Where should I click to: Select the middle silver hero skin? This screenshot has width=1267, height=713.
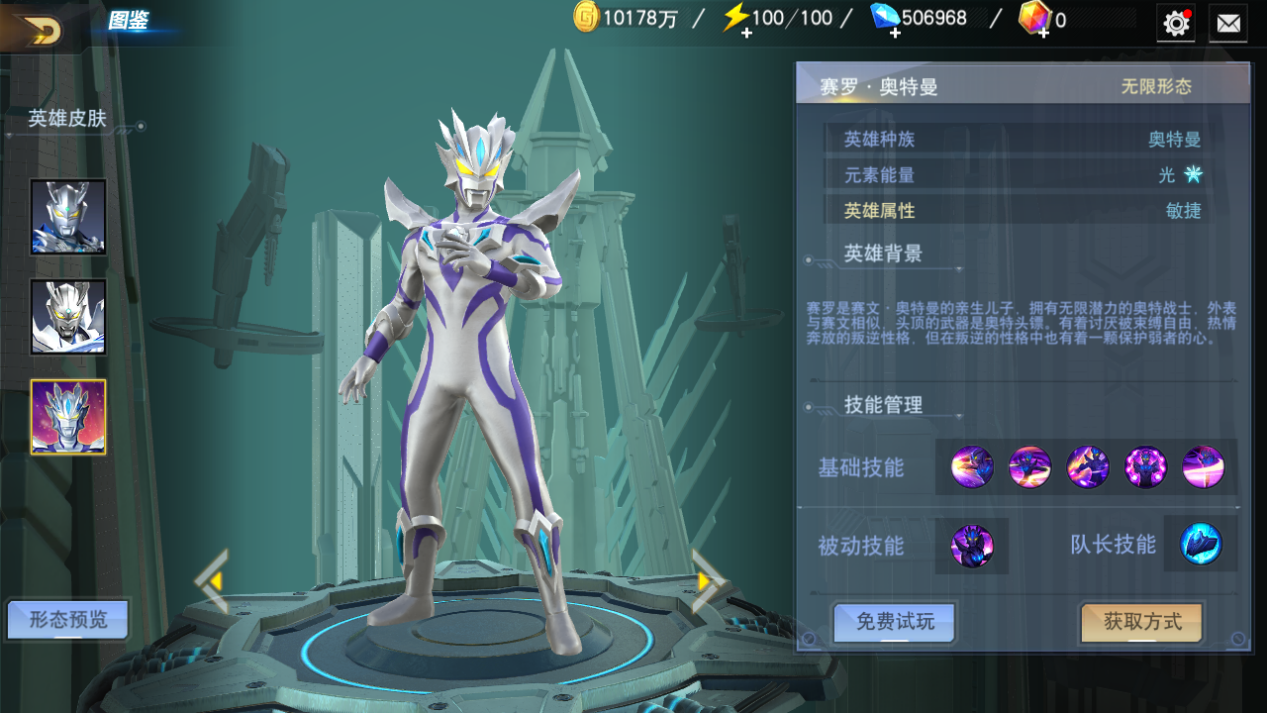point(68,317)
